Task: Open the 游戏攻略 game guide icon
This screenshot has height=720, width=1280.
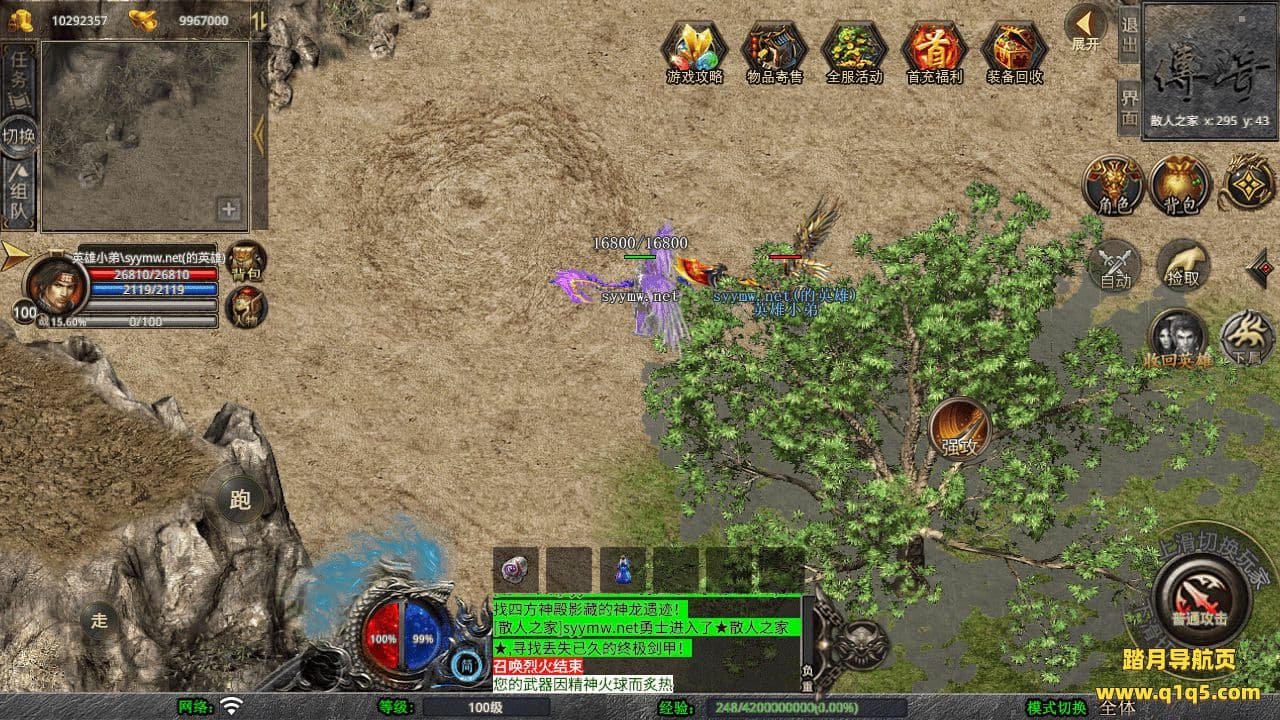Action: coord(695,50)
